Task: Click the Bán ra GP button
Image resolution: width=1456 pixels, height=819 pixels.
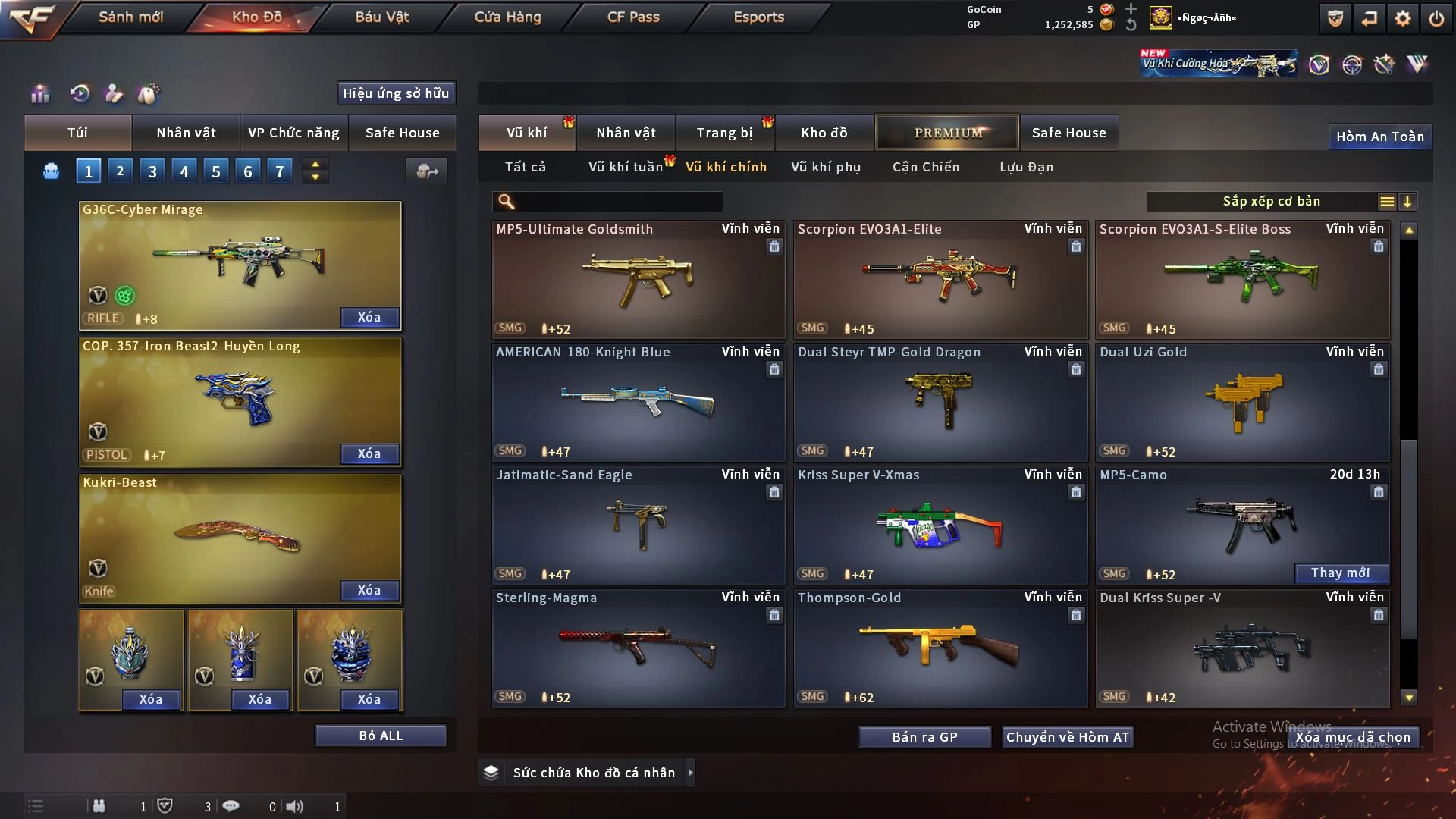Action: coord(924,737)
